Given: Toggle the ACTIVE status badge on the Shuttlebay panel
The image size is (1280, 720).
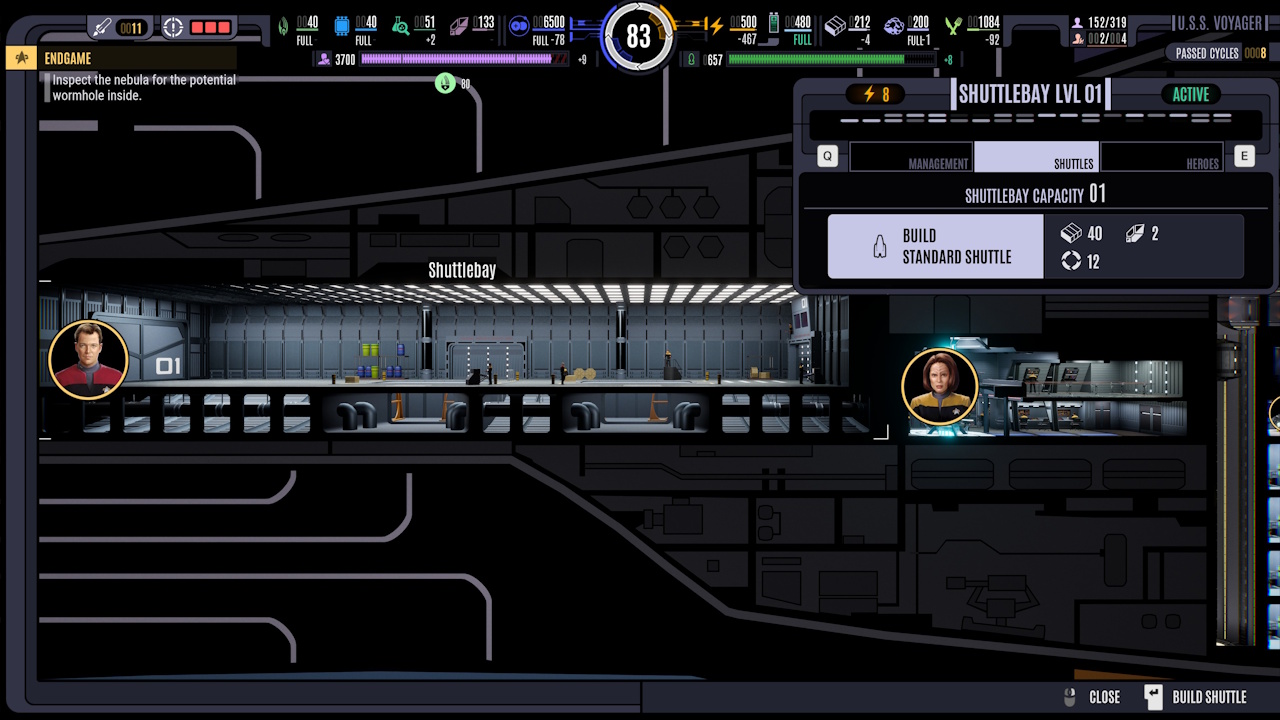Looking at the screenshot, I should 1190,94.
